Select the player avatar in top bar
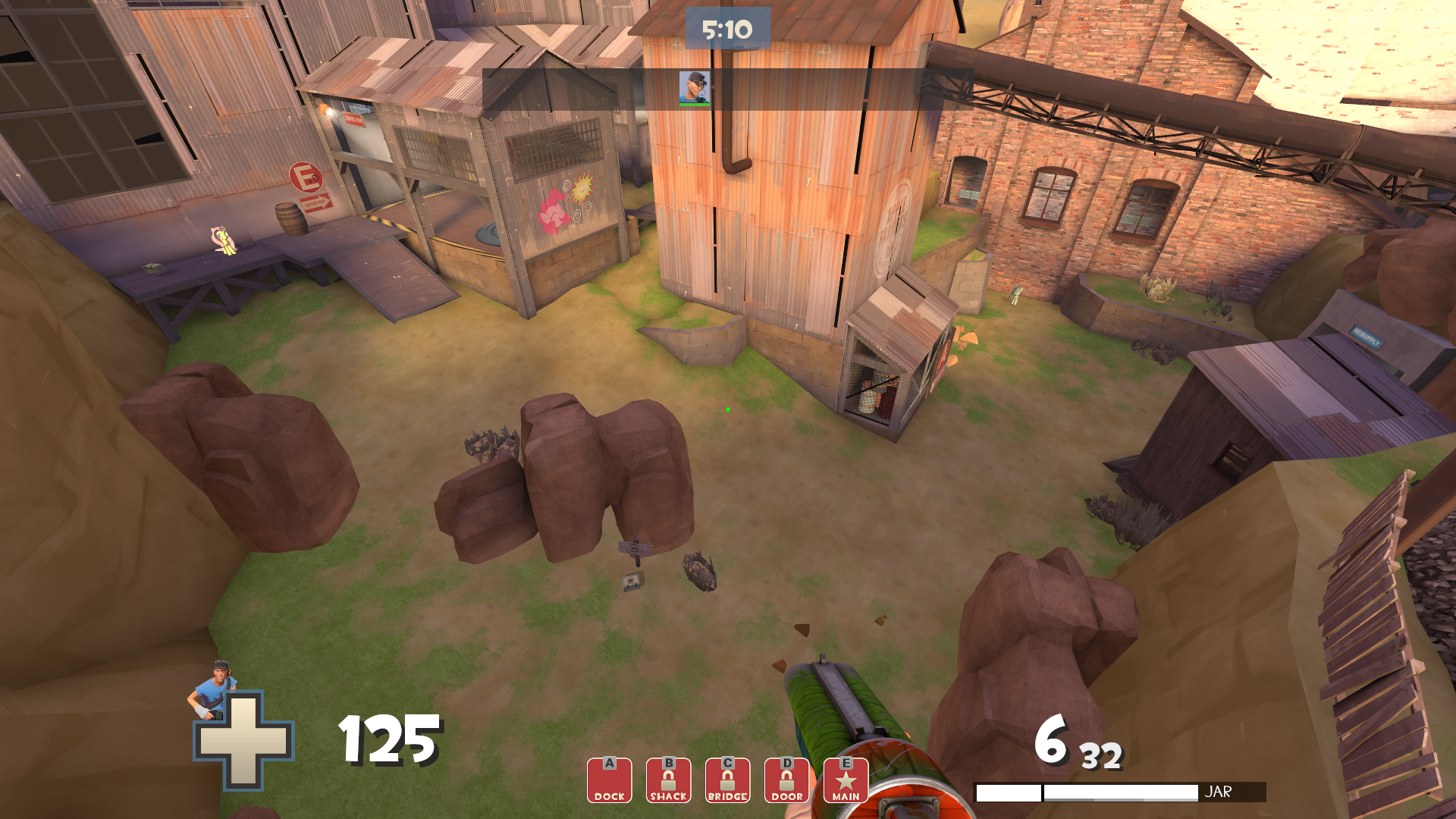Image resolution: width=1456 pixels, height=819 pixels. point(694,88)
